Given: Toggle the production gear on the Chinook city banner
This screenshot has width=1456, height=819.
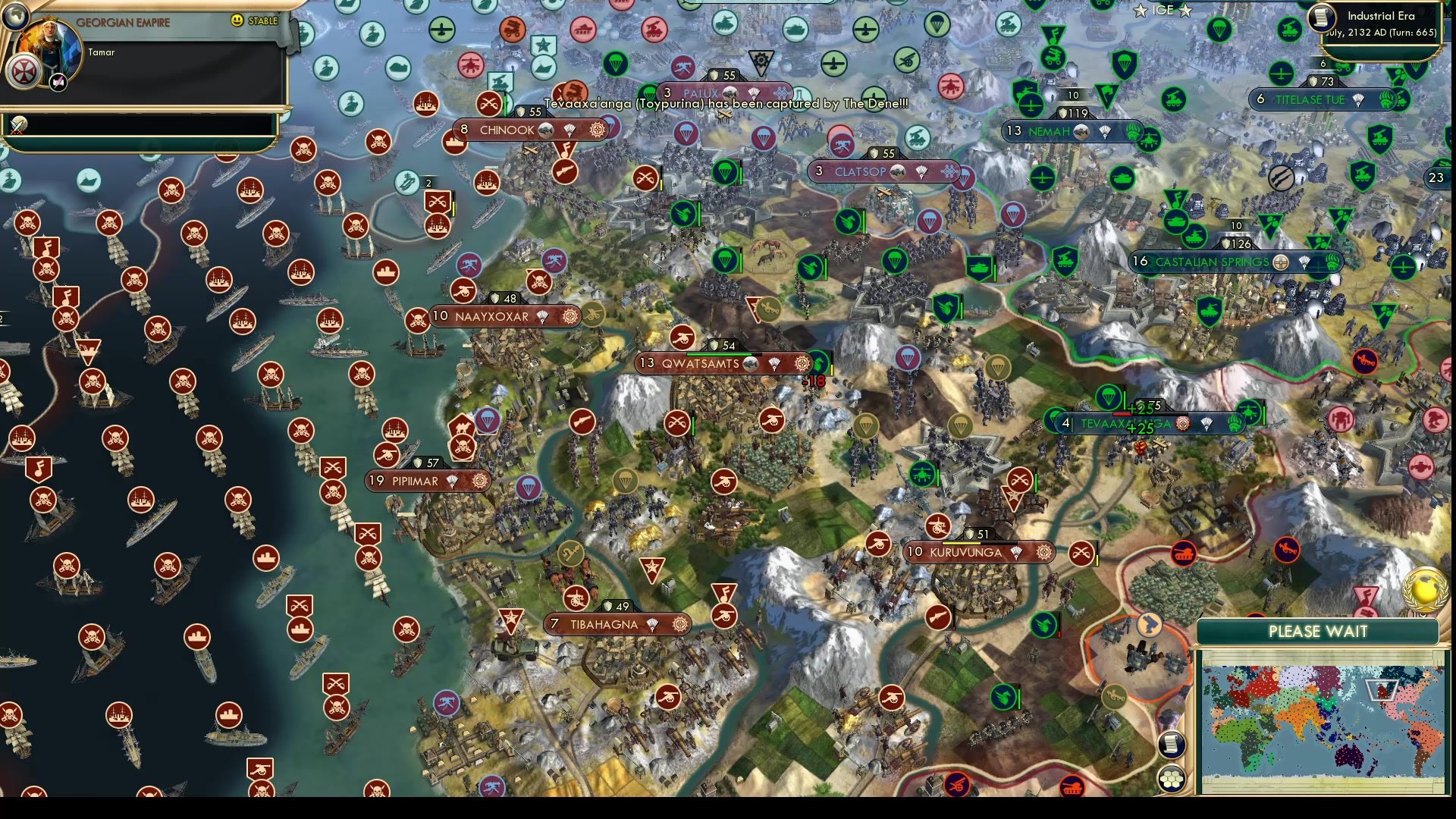Looking at the screenshot, I should (596, 130).
